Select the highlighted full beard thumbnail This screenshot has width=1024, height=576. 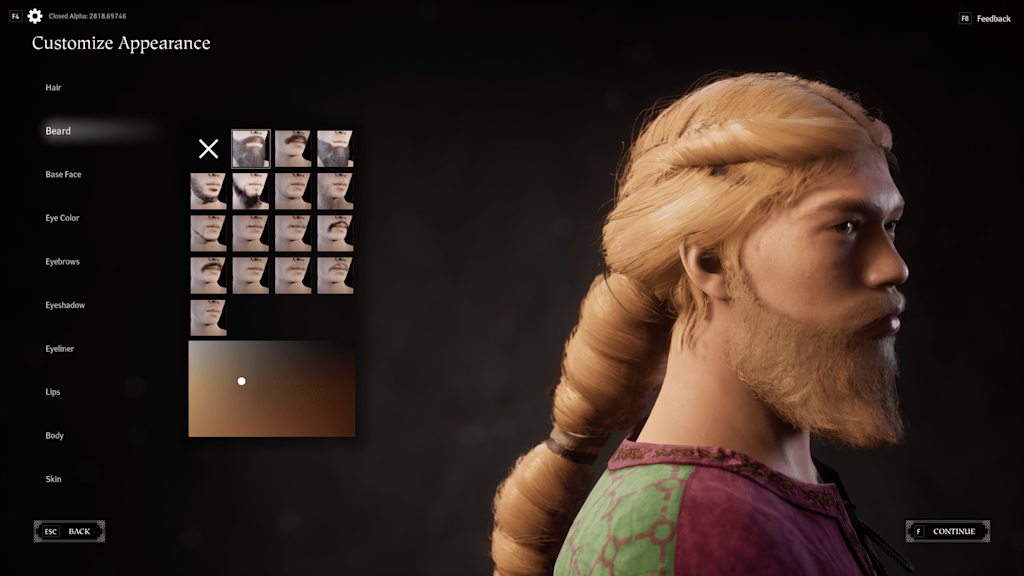(x=251, y=149)
